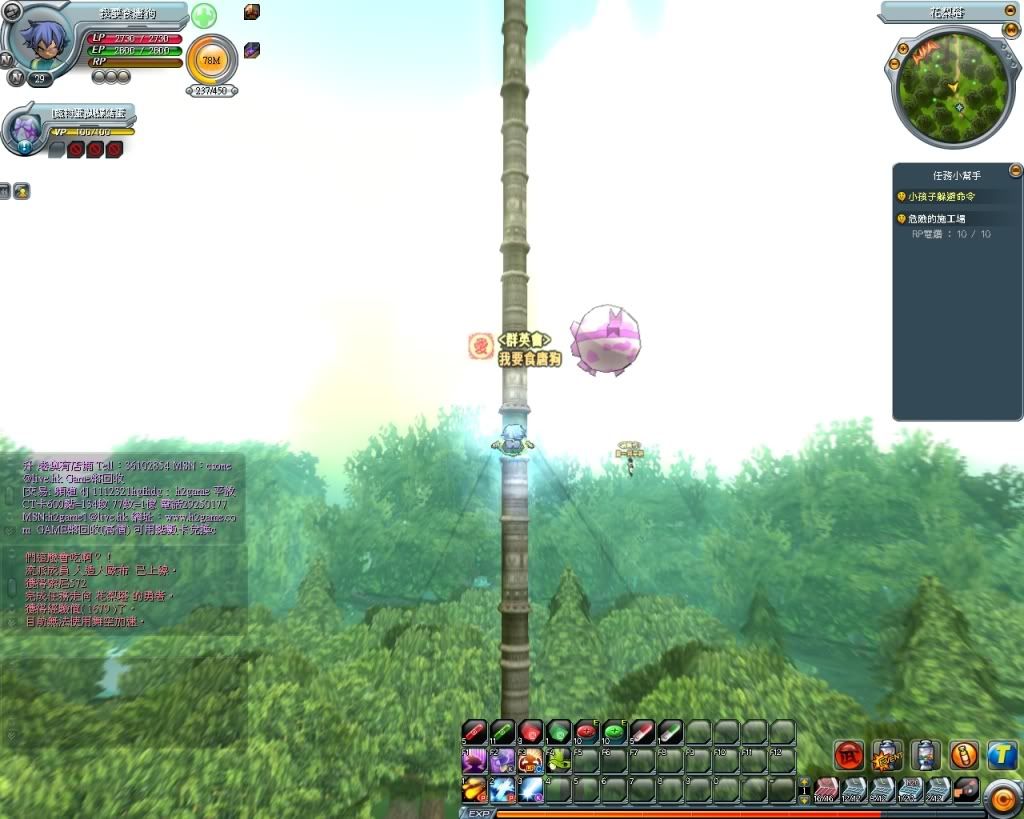Activate the blue lightning skill in slot 2
The image size is (1024, 819).
click(502, 790)
